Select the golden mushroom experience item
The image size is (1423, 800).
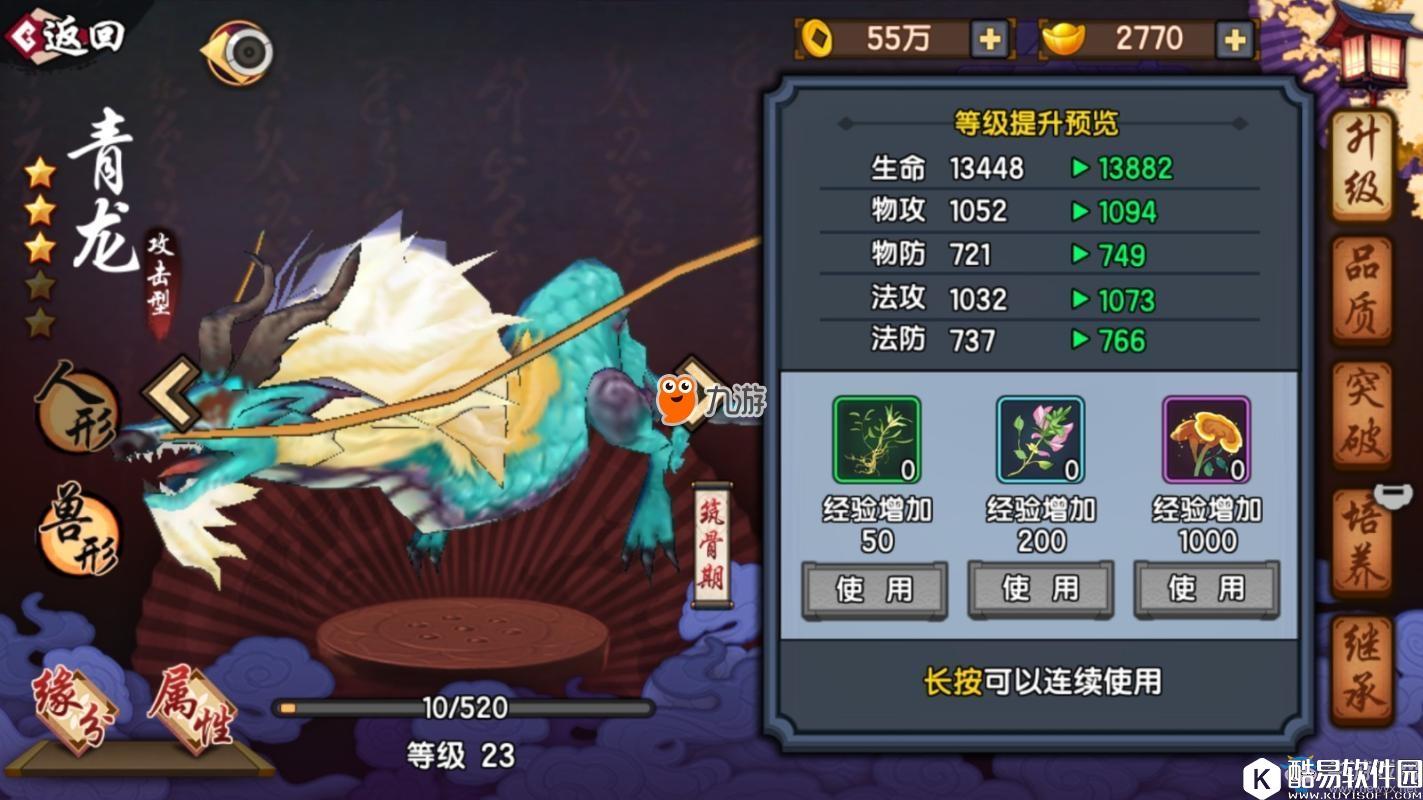1205,438
